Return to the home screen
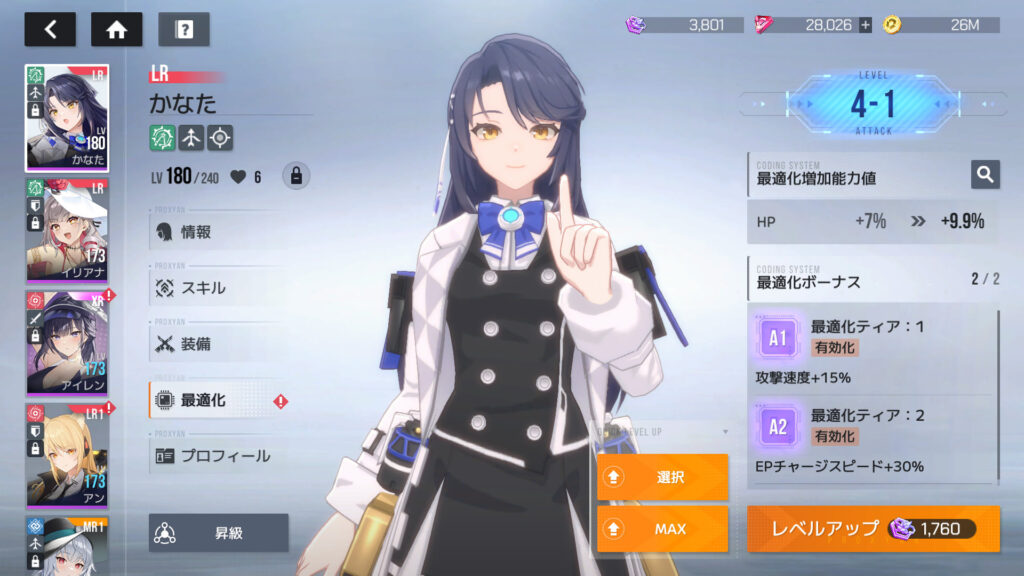This screenshot has width=1024, height=576. pyautogui.click(x=116, y=29)
